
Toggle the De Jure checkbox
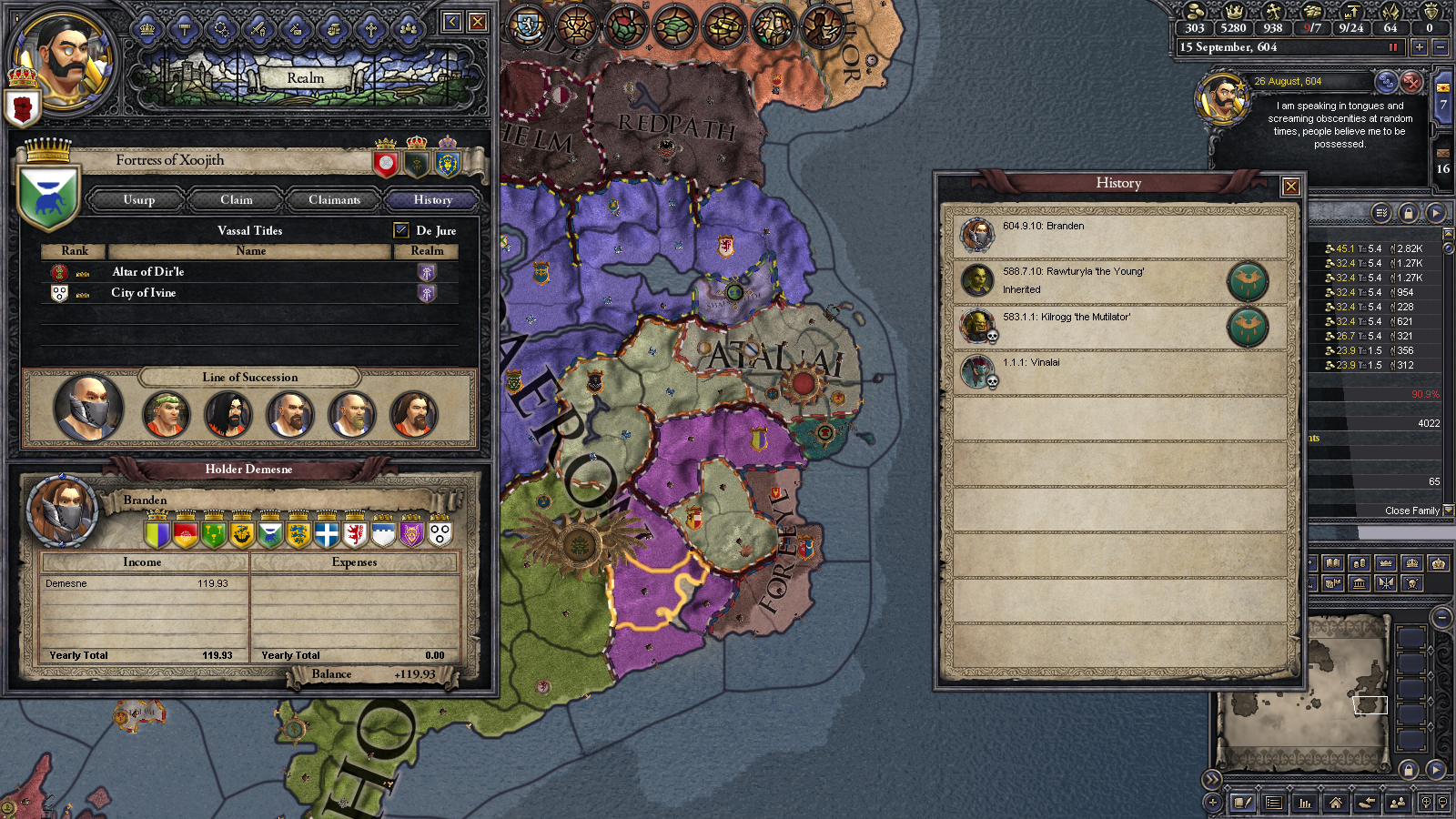[x=401, y=230]
